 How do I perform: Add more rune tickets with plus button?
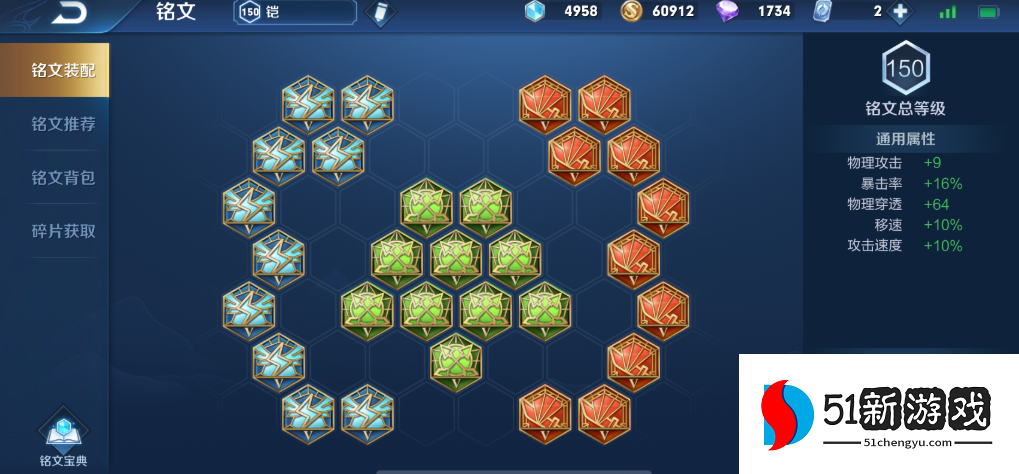coord(901,12)
